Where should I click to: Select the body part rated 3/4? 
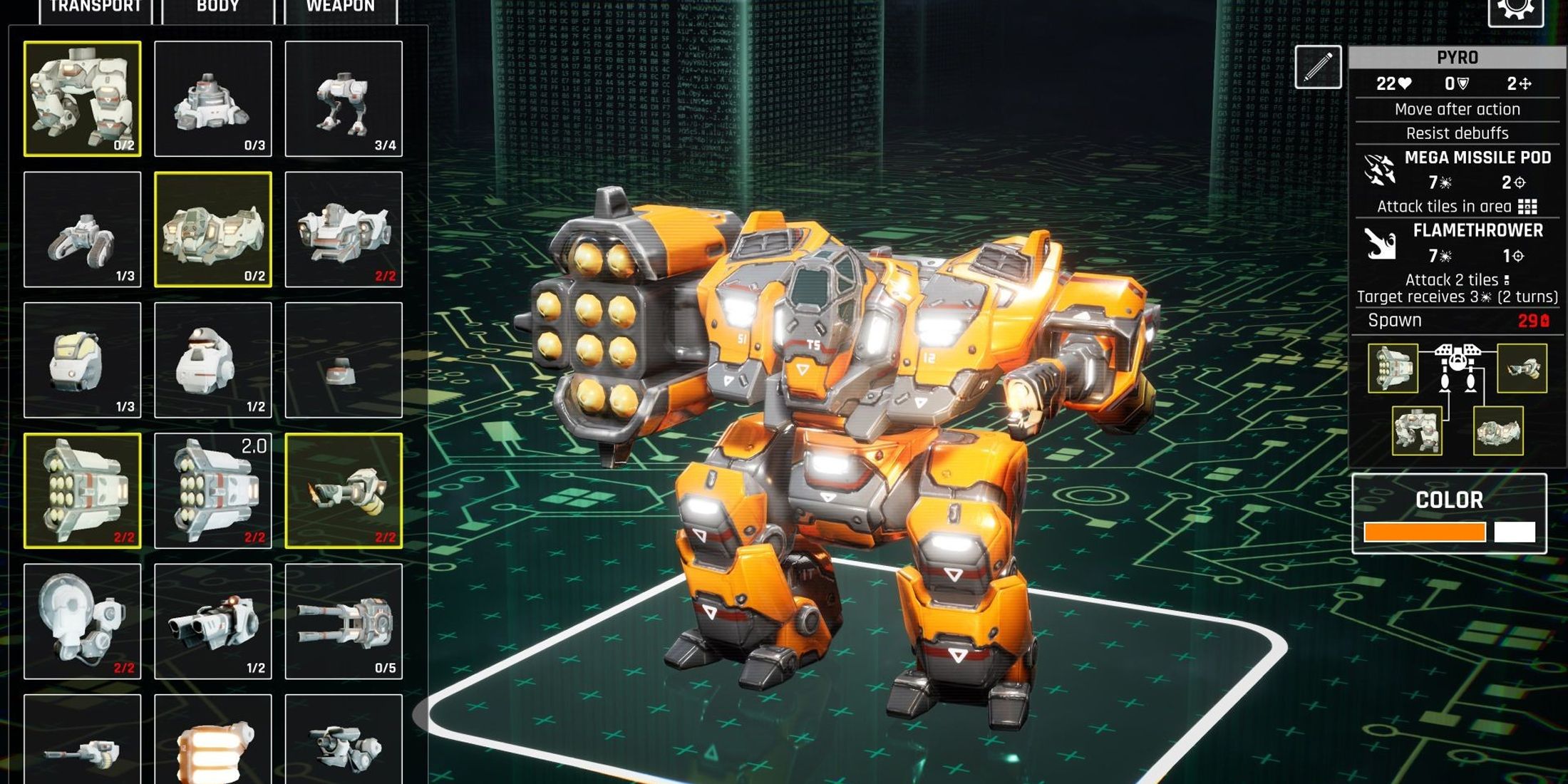pyautogui.click(x=344, y=98)
